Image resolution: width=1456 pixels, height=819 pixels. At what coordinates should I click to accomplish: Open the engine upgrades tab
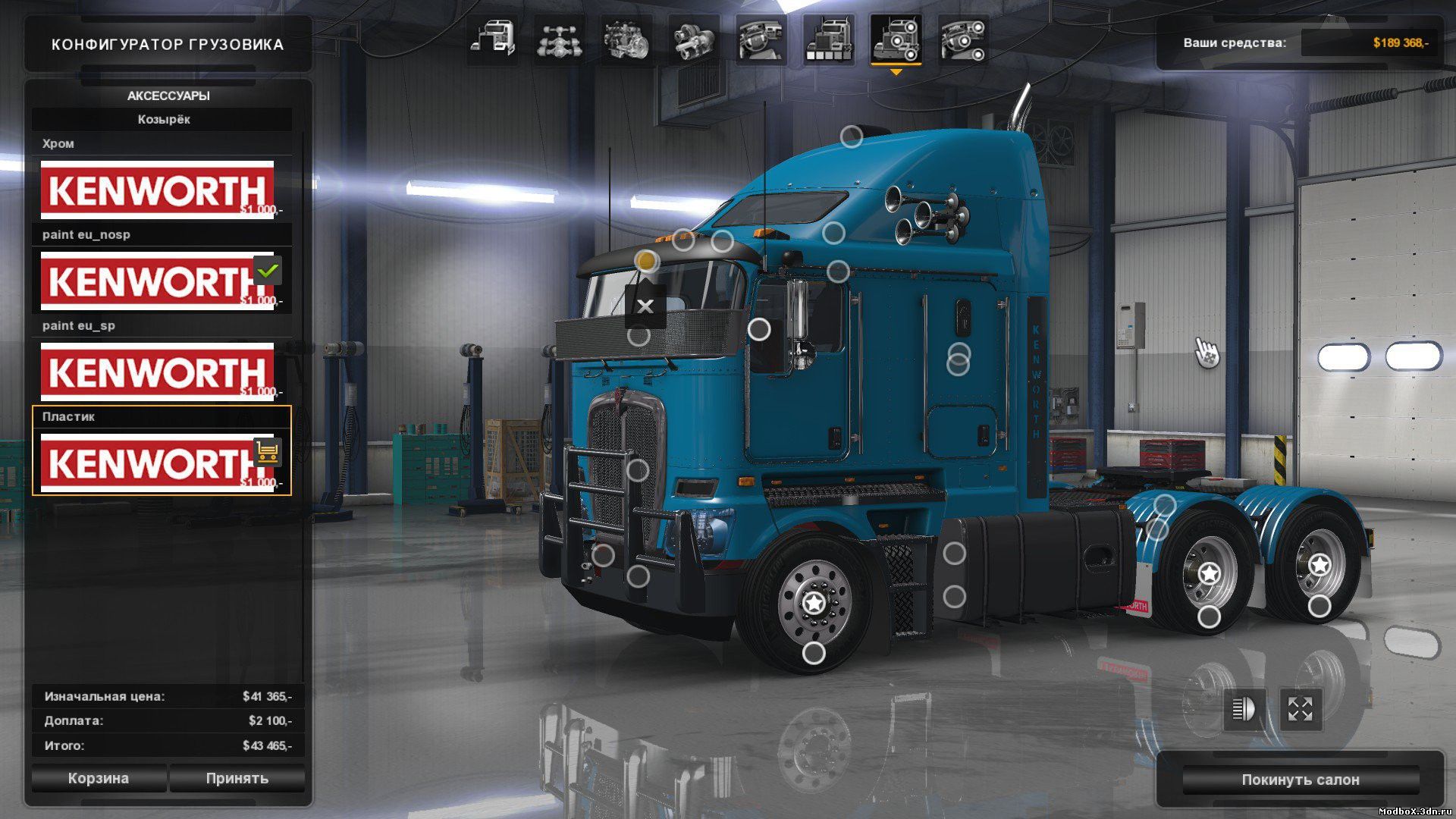(626, 39)
